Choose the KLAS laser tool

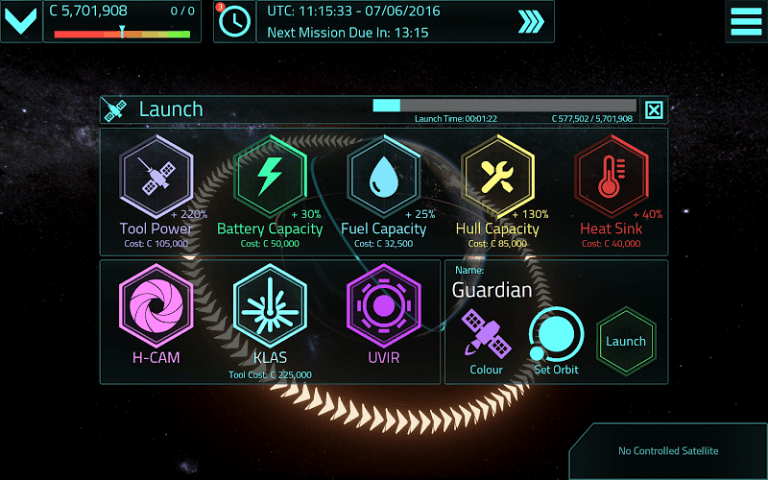click(x=270, y=310)
